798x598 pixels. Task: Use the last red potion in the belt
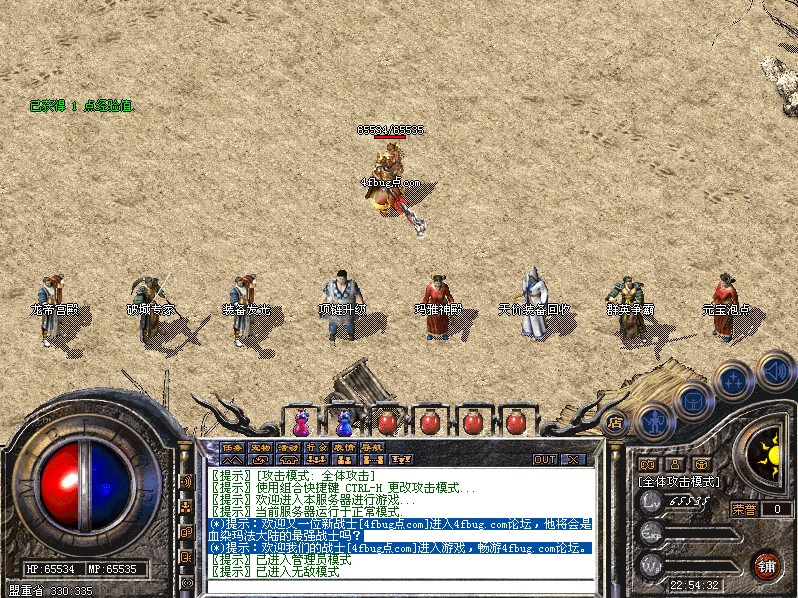coord(516,421)
